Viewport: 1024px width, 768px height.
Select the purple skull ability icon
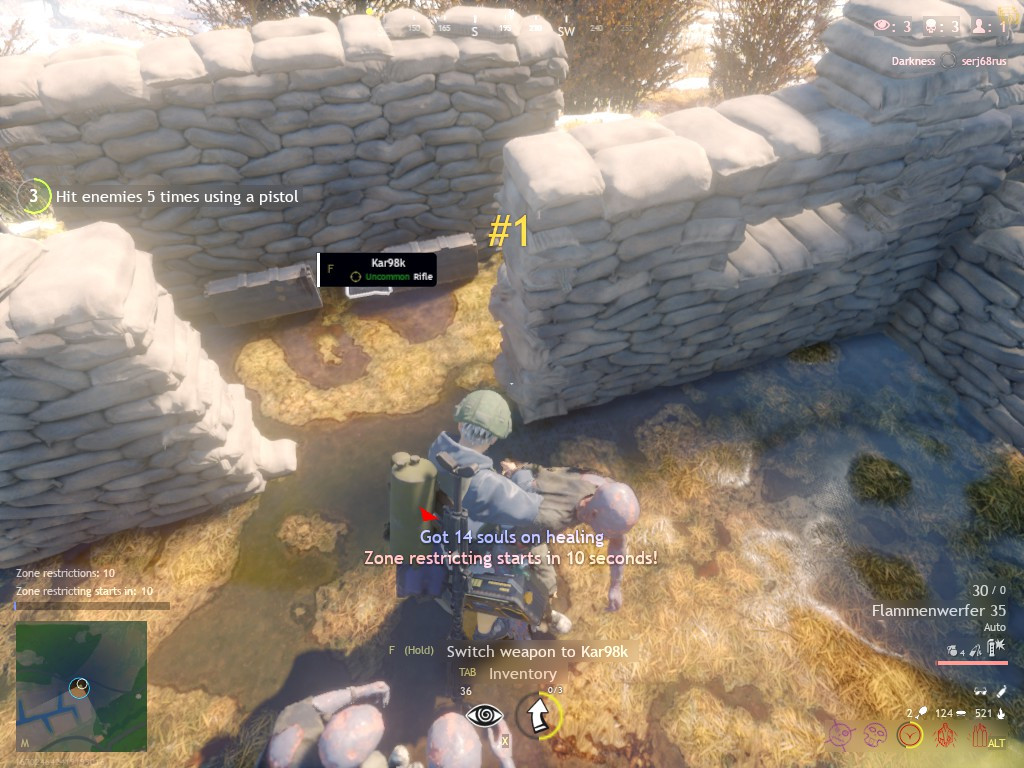(x=875, y=736)
